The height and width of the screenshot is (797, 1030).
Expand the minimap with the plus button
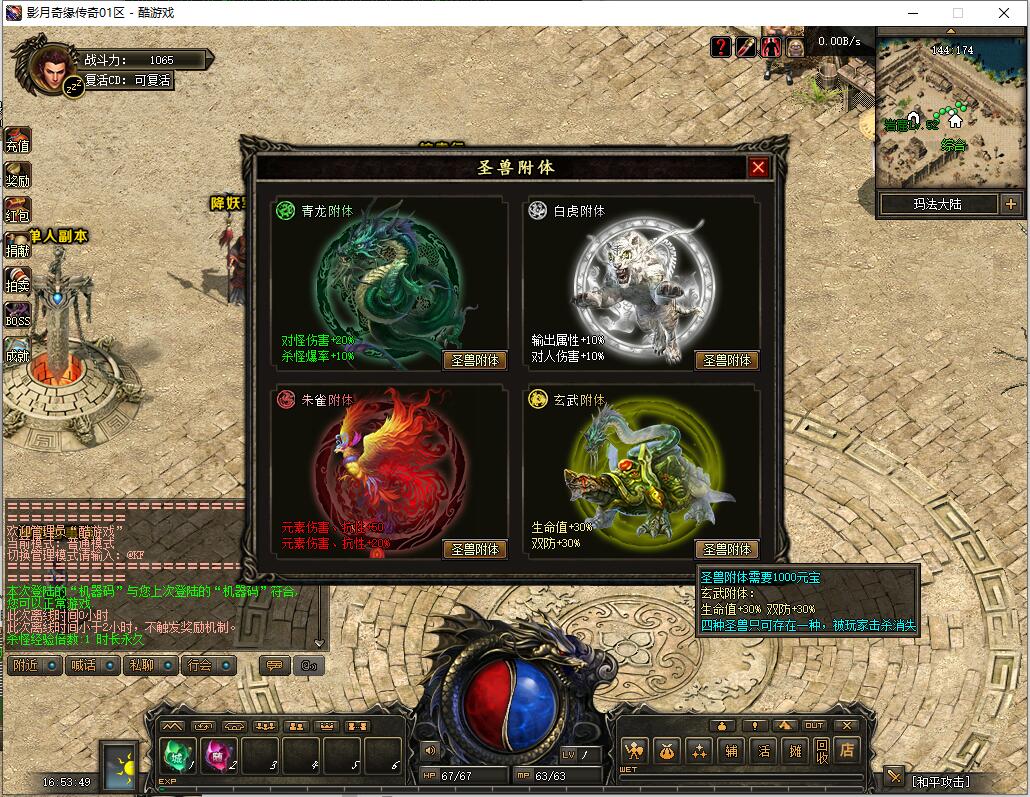coord(1010,204)
